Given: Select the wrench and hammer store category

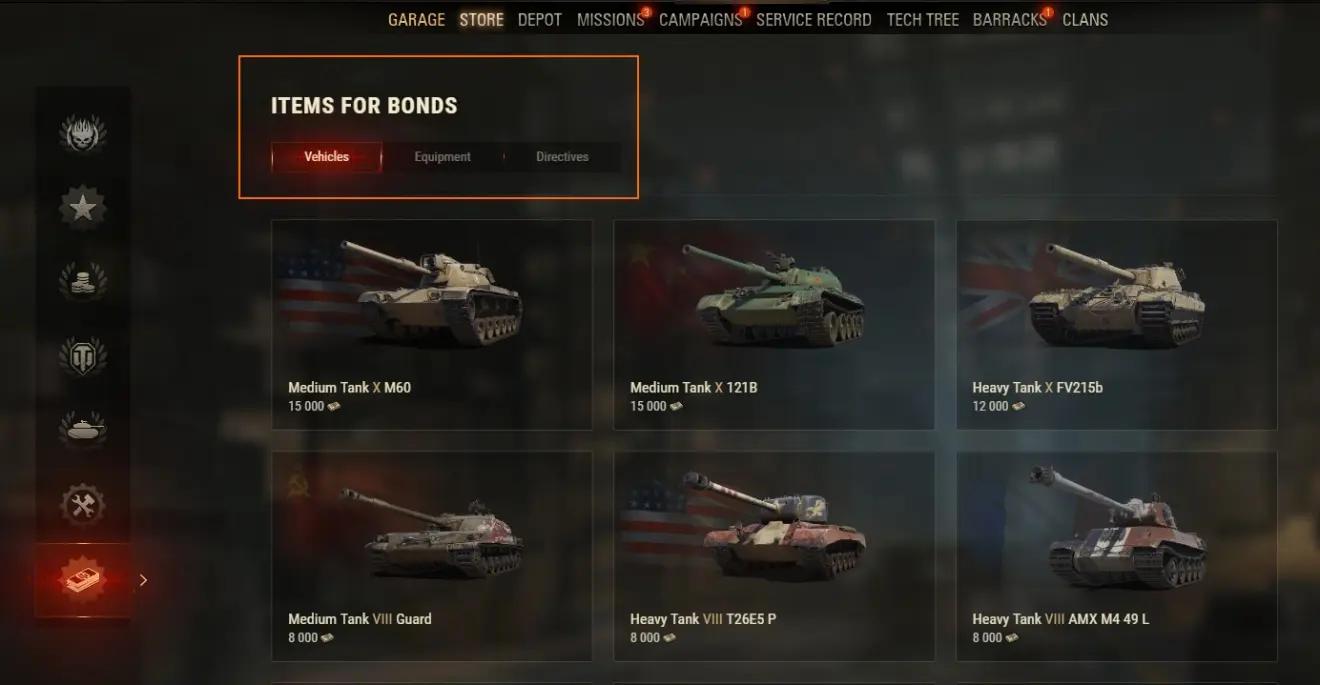Looking at the screenshot, I should click(x=83, y=505).
